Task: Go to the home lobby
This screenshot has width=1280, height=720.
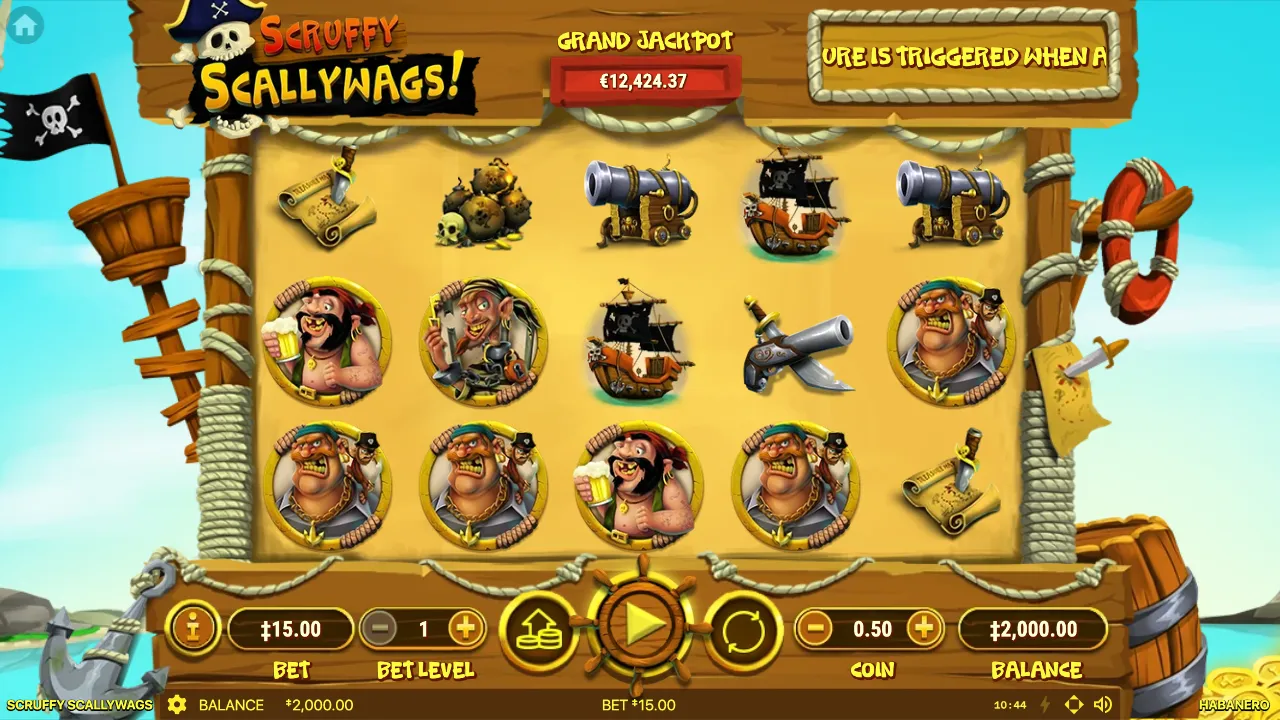Action: (24, 26)
